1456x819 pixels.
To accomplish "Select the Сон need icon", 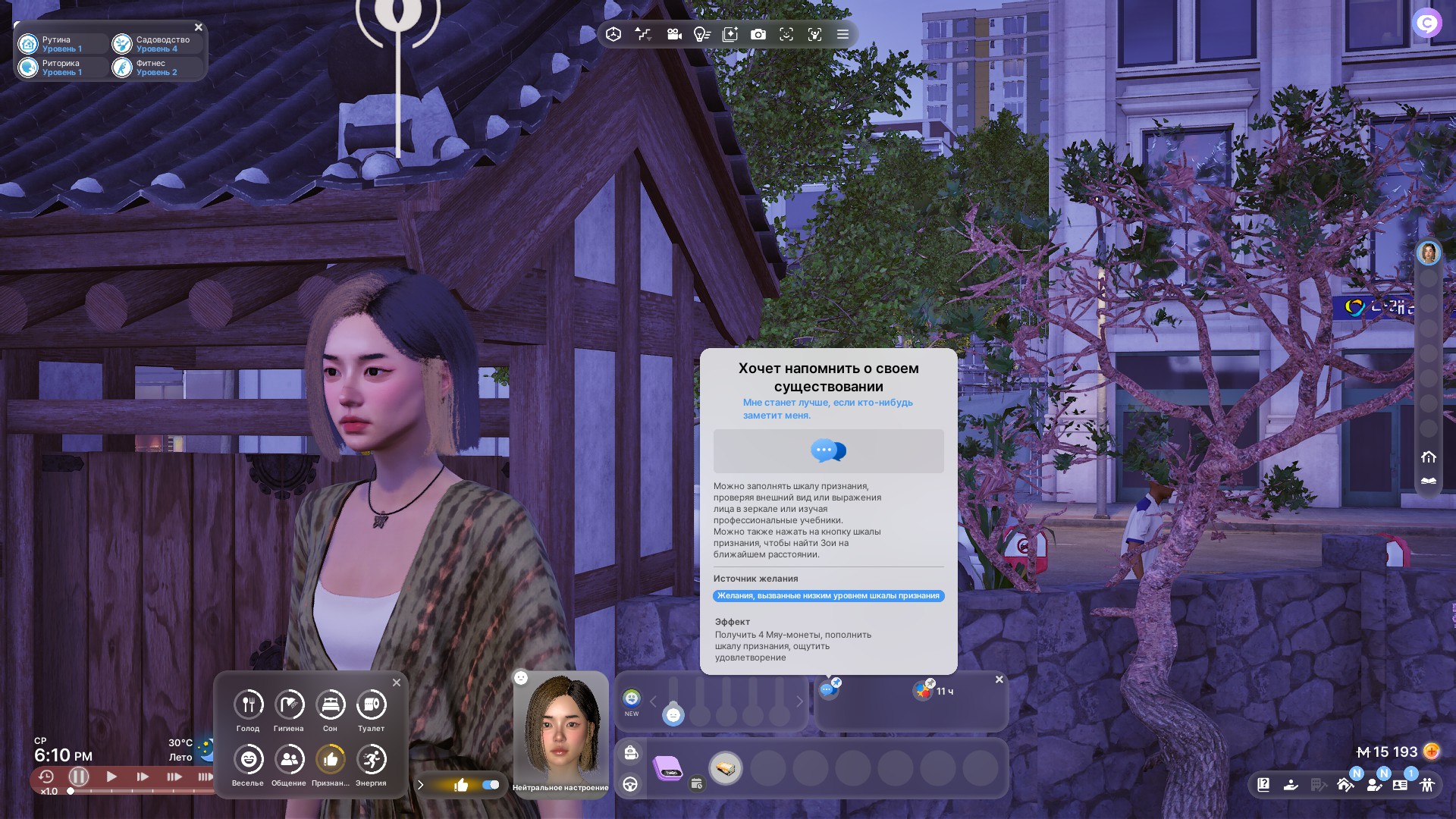I will (330, 705).
